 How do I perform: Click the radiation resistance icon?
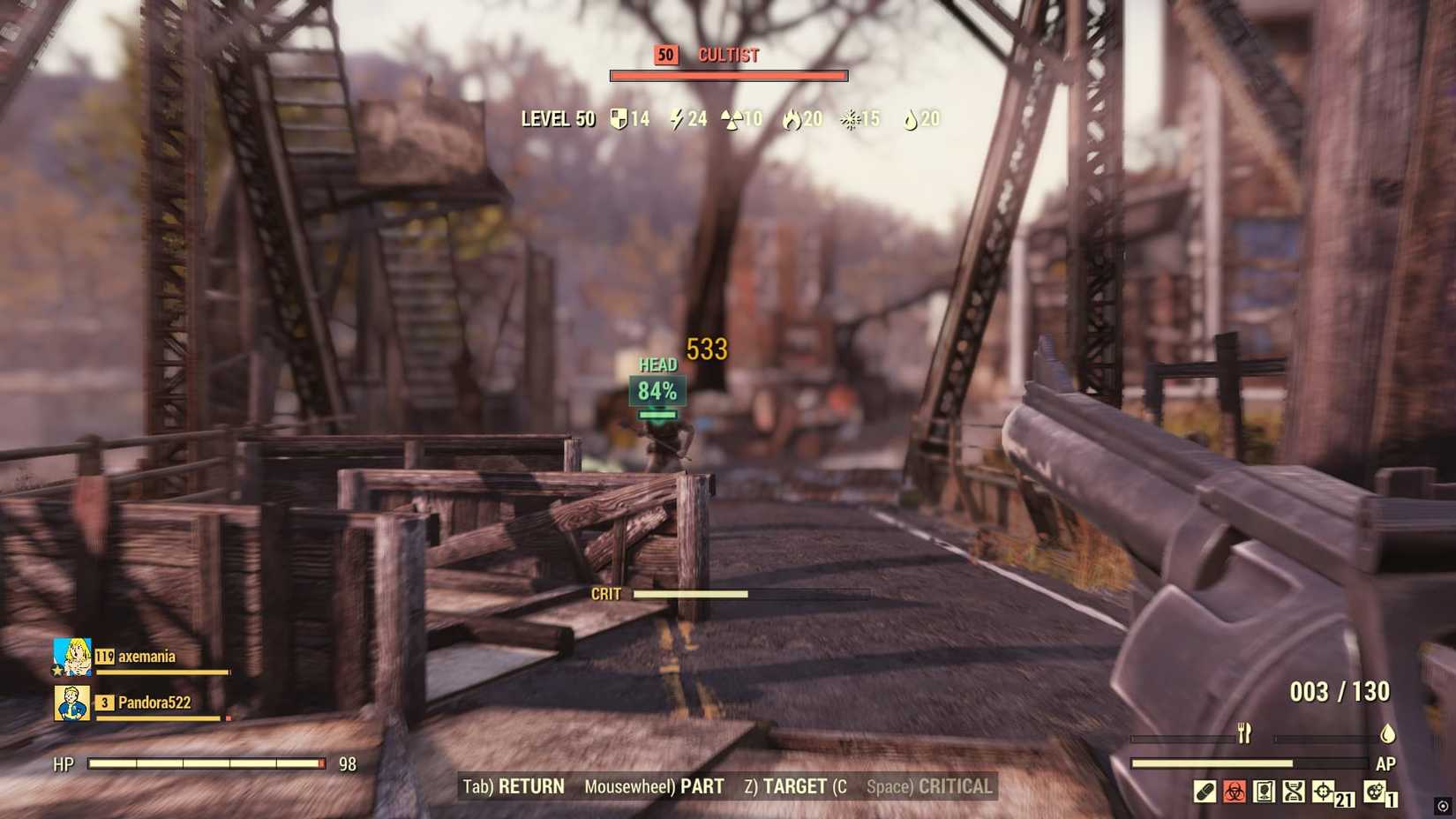pyautogui.click(x=732, y=118)
